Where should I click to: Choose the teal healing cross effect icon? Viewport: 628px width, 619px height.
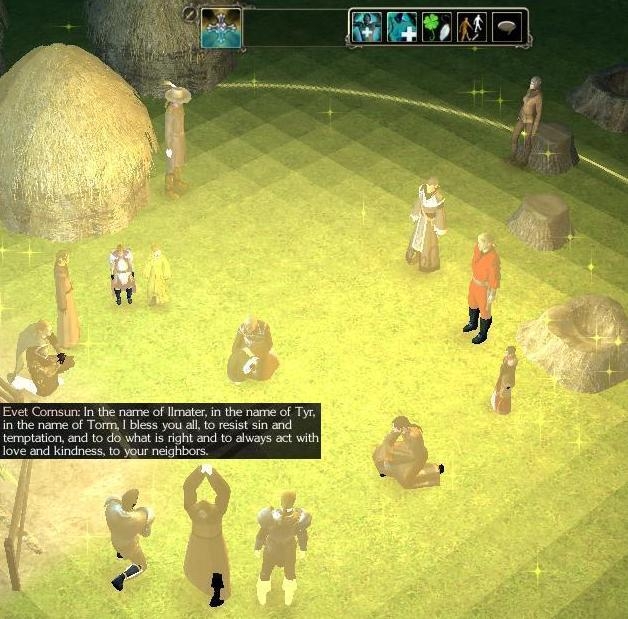(x=401, y=27)
